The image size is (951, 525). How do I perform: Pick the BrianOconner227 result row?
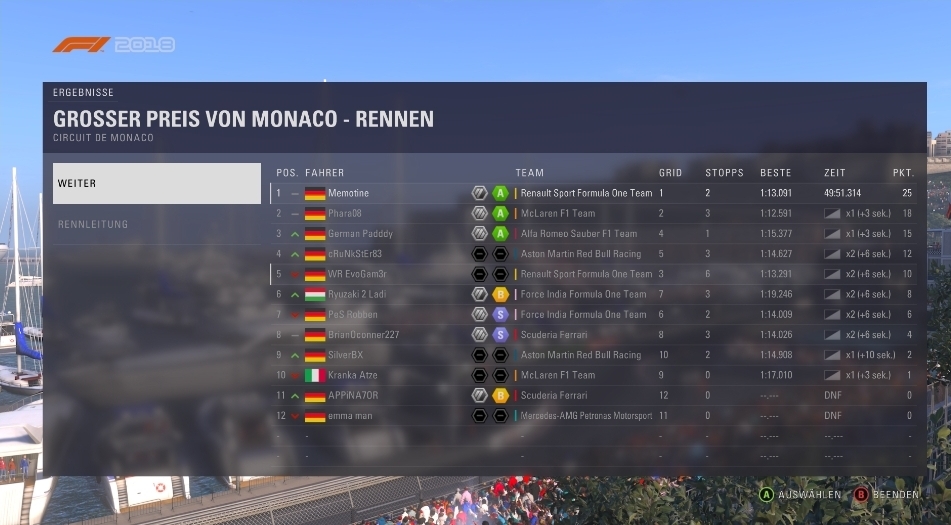pos(594,335)
